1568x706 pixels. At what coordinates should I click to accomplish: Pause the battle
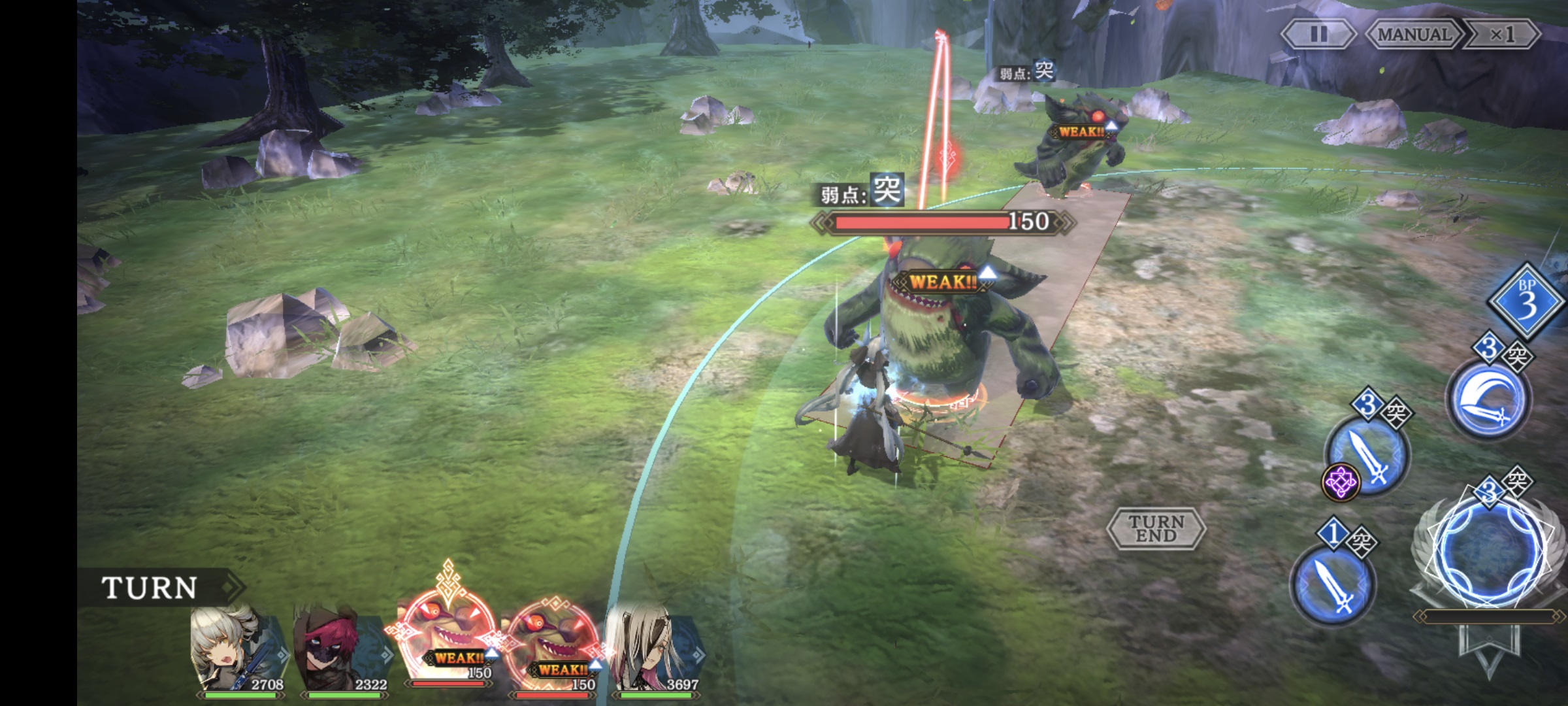(1318, 34)
